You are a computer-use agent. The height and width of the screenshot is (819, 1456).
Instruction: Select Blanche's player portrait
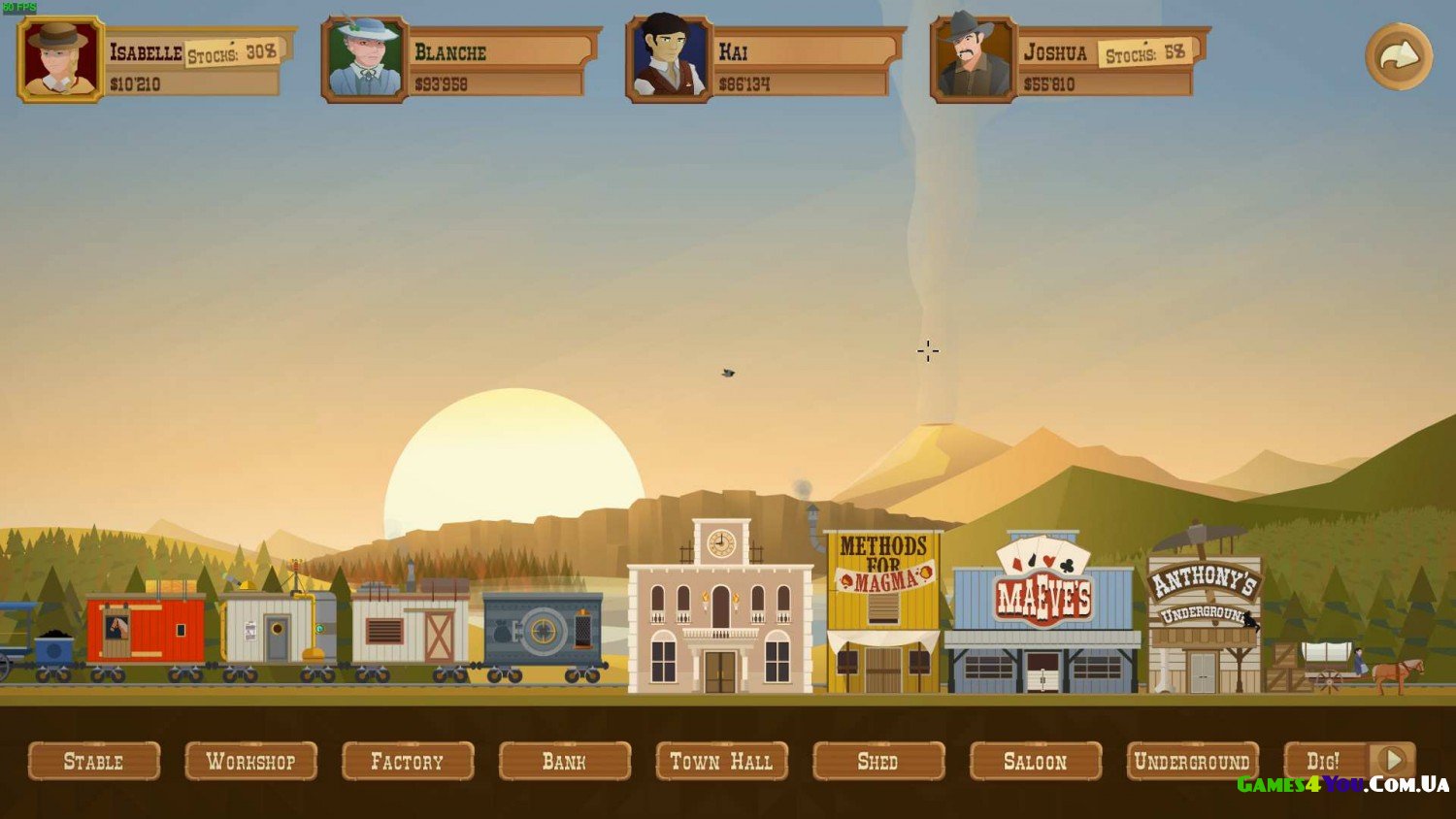pyautogui.click(x=364, y=59)
